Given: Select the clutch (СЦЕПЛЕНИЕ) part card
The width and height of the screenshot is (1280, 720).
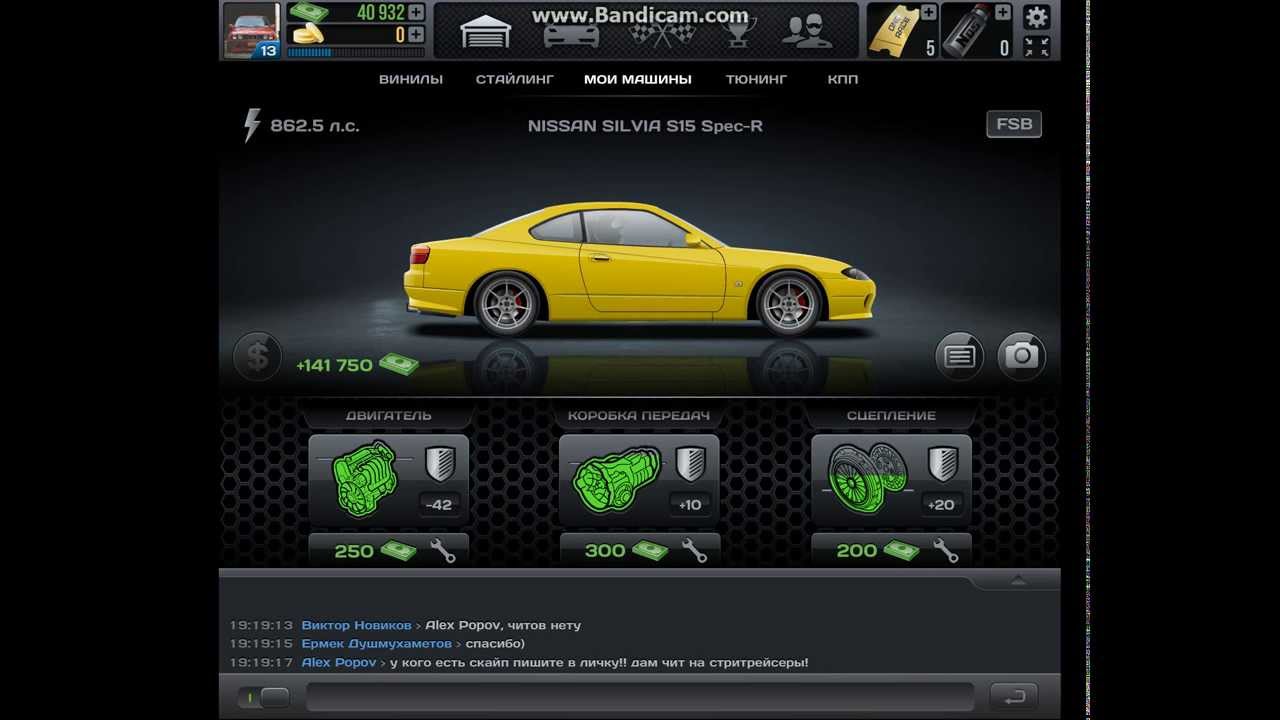Looking at the screenshot, I should pos(891,480).
